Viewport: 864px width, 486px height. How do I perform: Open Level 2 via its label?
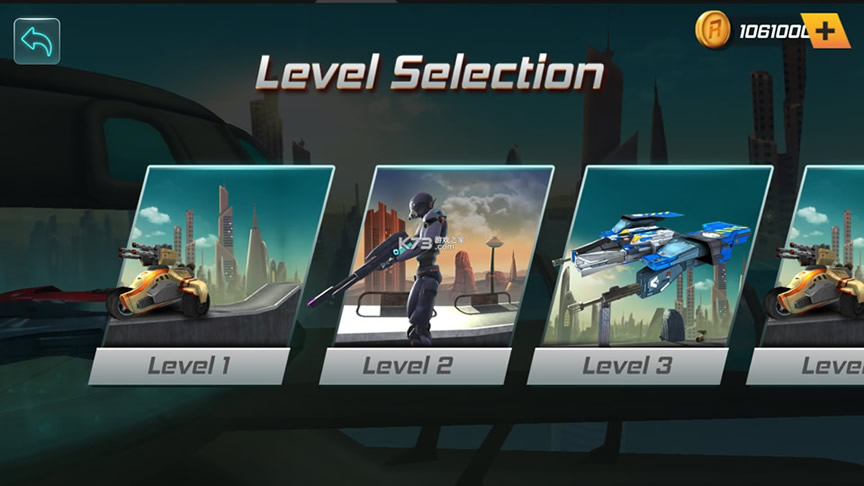click(x=407, y=366)
